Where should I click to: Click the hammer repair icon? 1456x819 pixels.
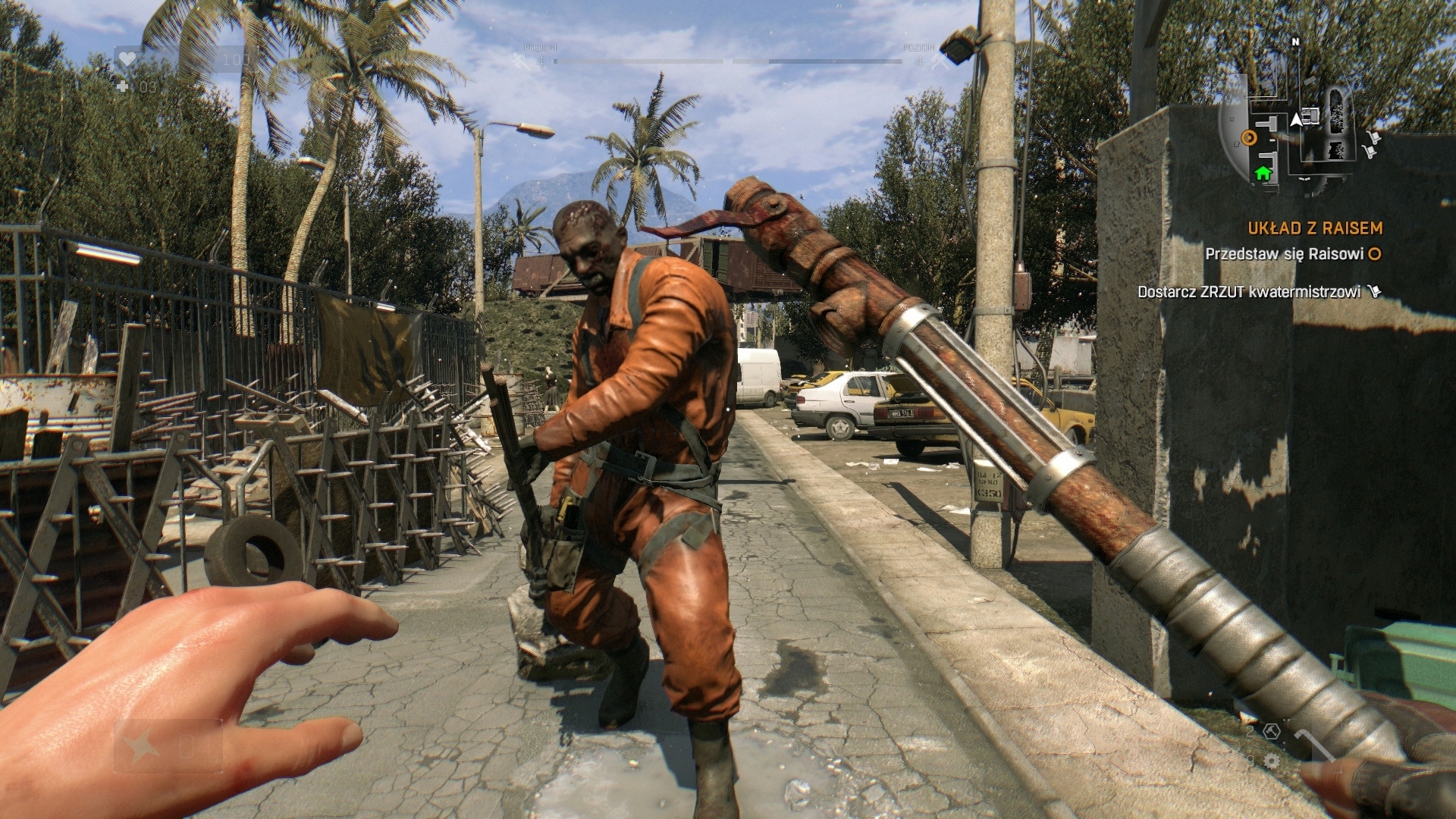click(1272, 731)
